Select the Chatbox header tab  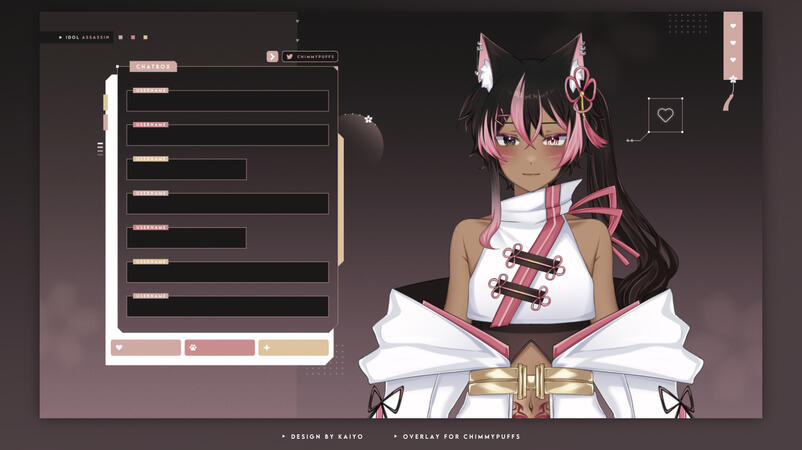[153, 67]
